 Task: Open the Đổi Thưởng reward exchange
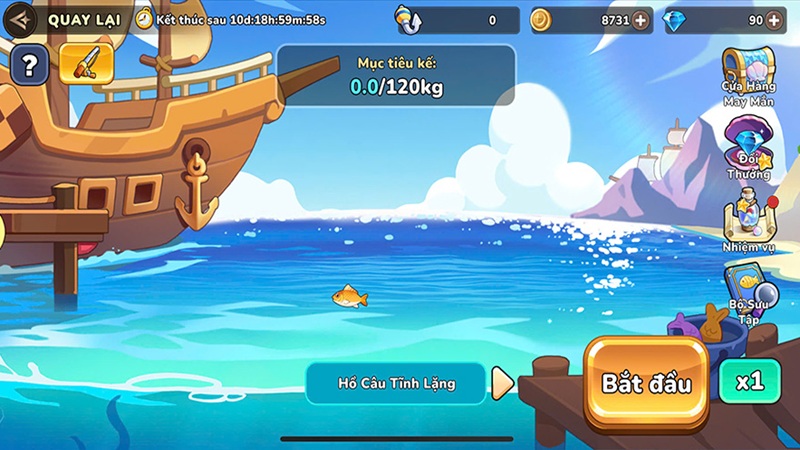[748, 148]
